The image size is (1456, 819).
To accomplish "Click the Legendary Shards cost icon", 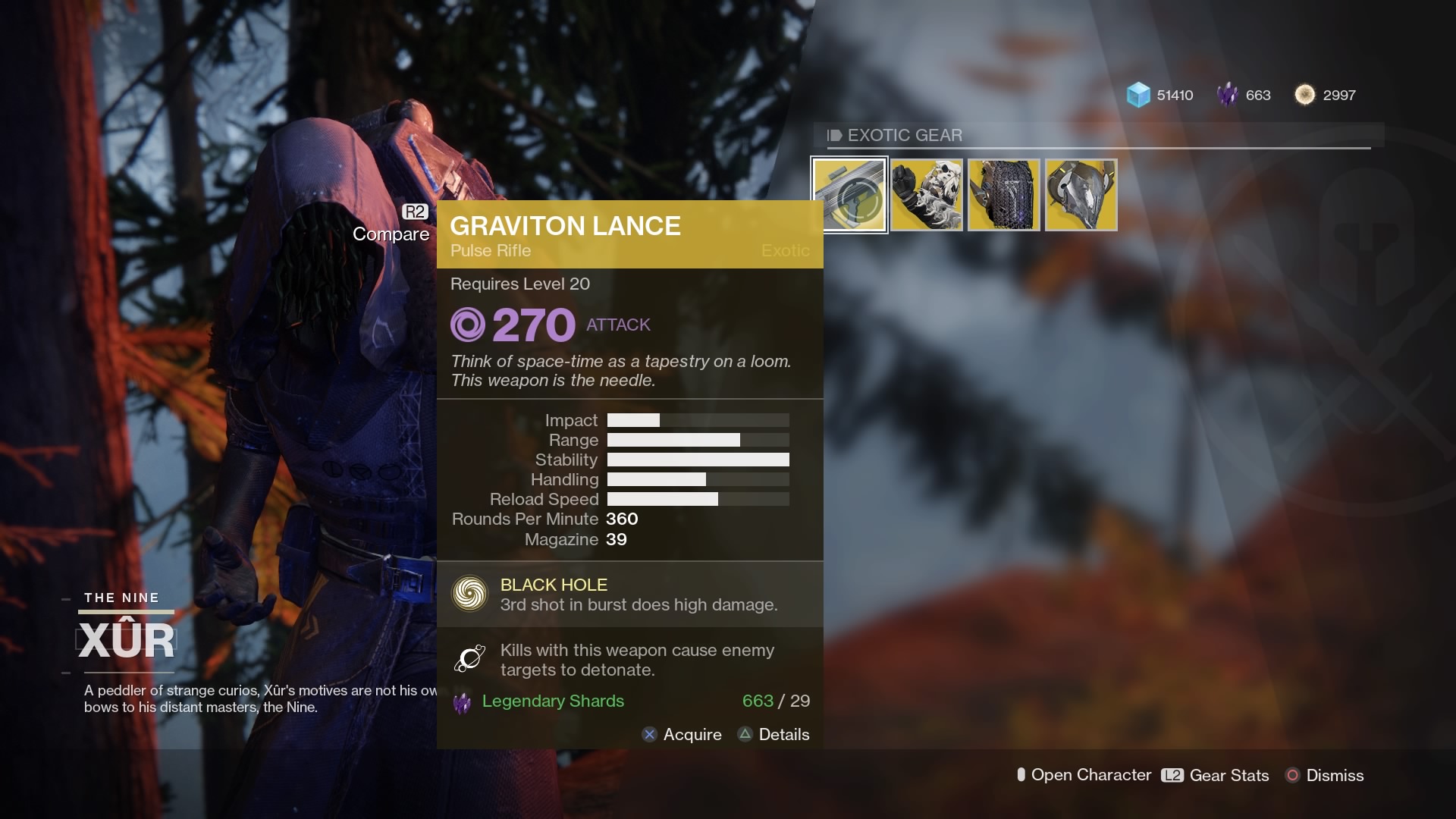I will point(461,701).
